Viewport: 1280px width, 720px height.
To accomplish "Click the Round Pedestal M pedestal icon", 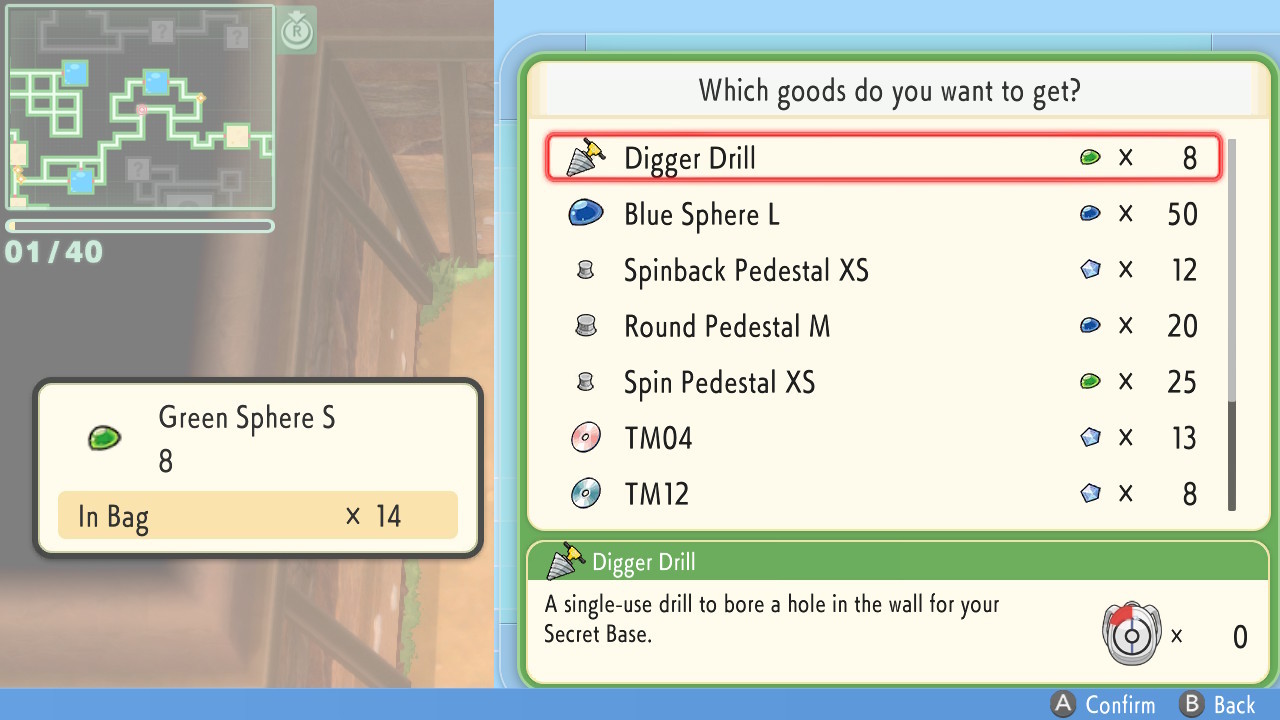I will tap(586, 325).
